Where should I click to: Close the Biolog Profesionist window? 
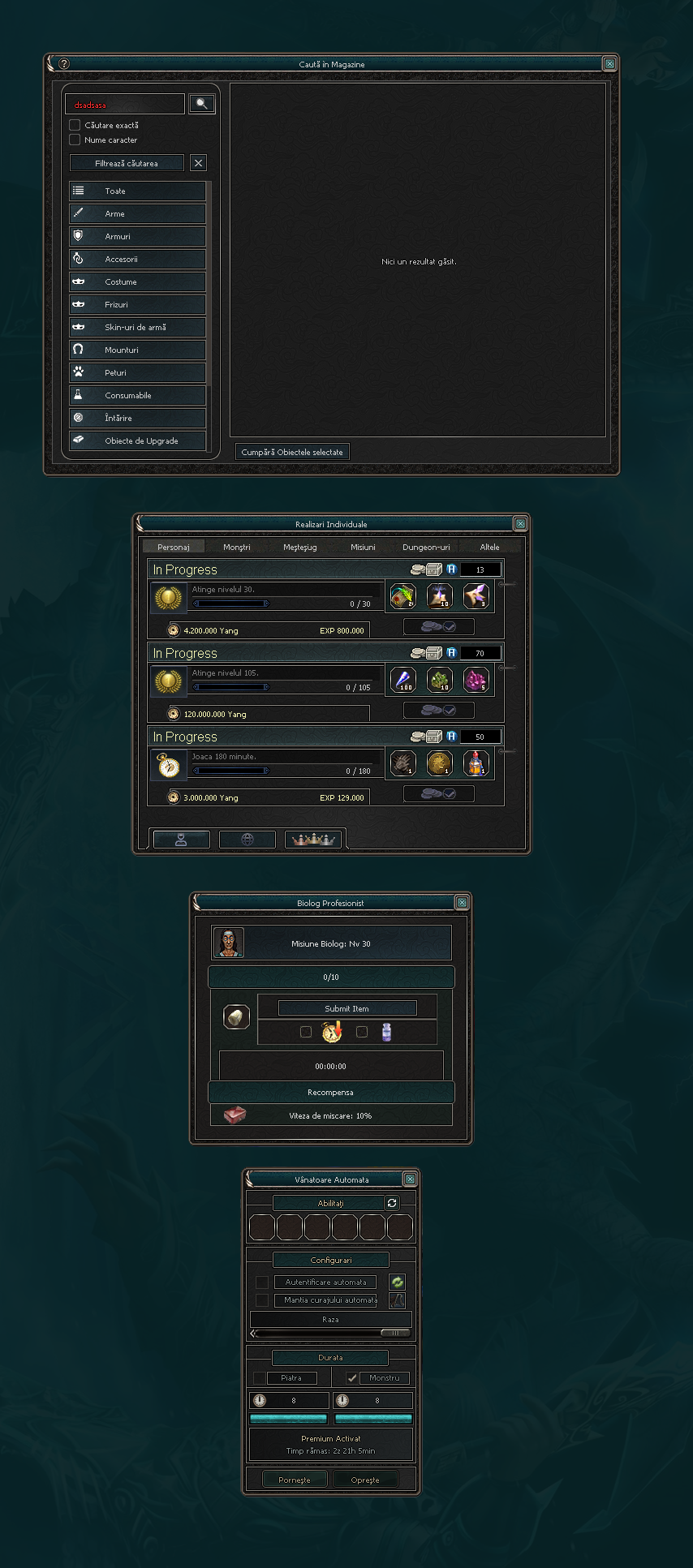(462, 903)
